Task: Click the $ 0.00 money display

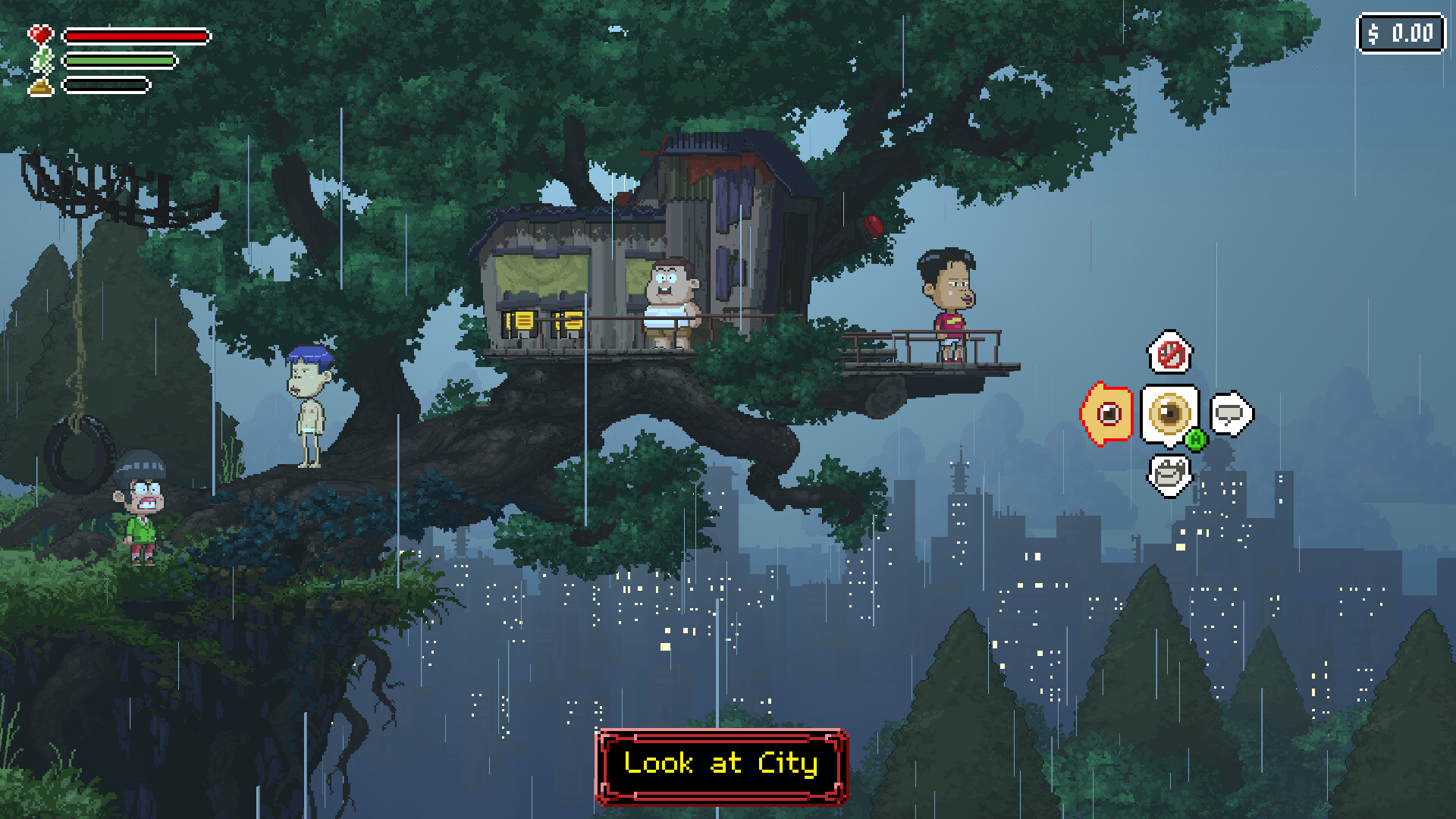Action: (x=1401, y=33)
